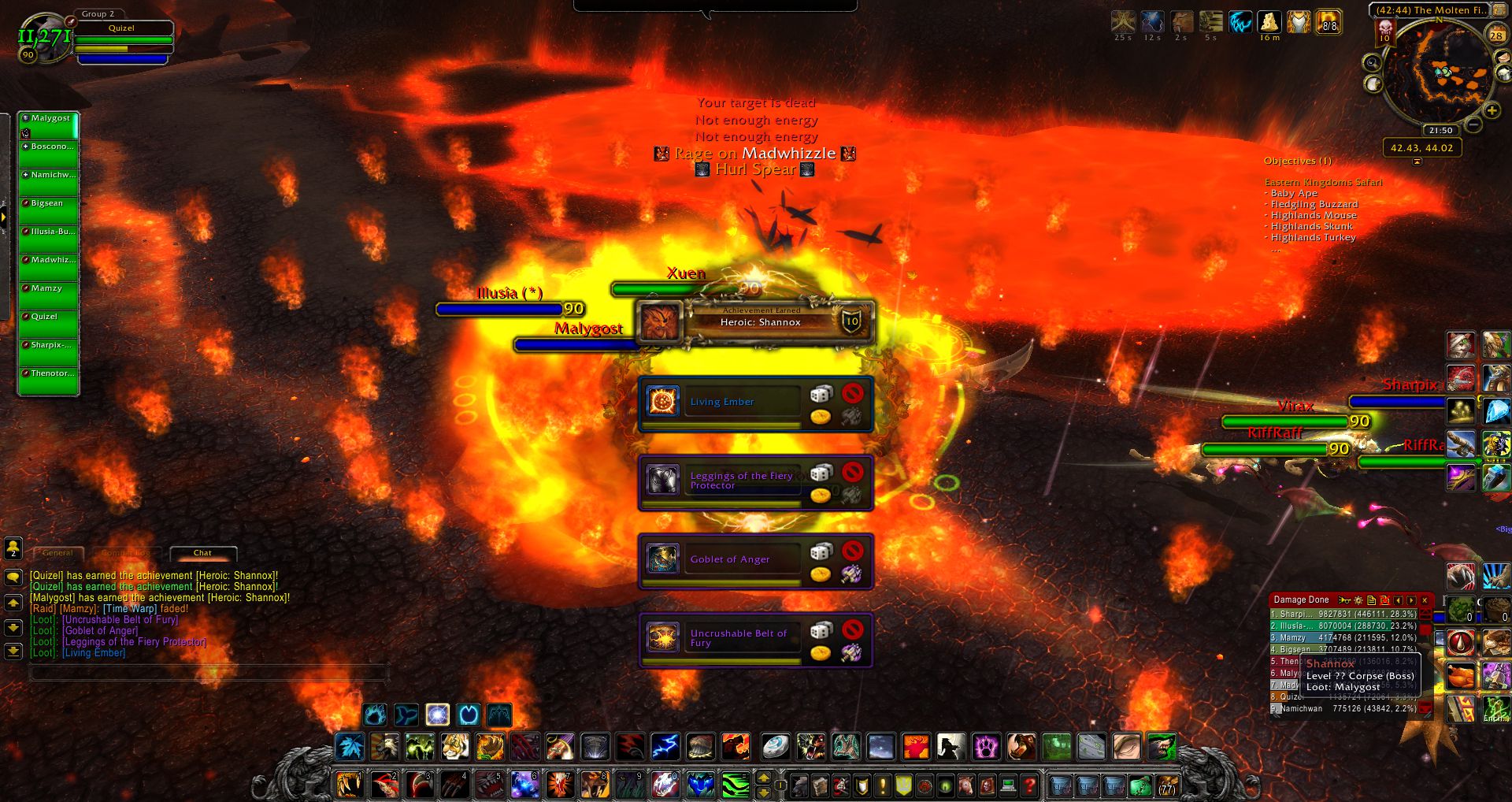Roll Need dice on Living Ember
Image resolution: width=1512 pixels, height=802 pixels.
pos(821,394)
